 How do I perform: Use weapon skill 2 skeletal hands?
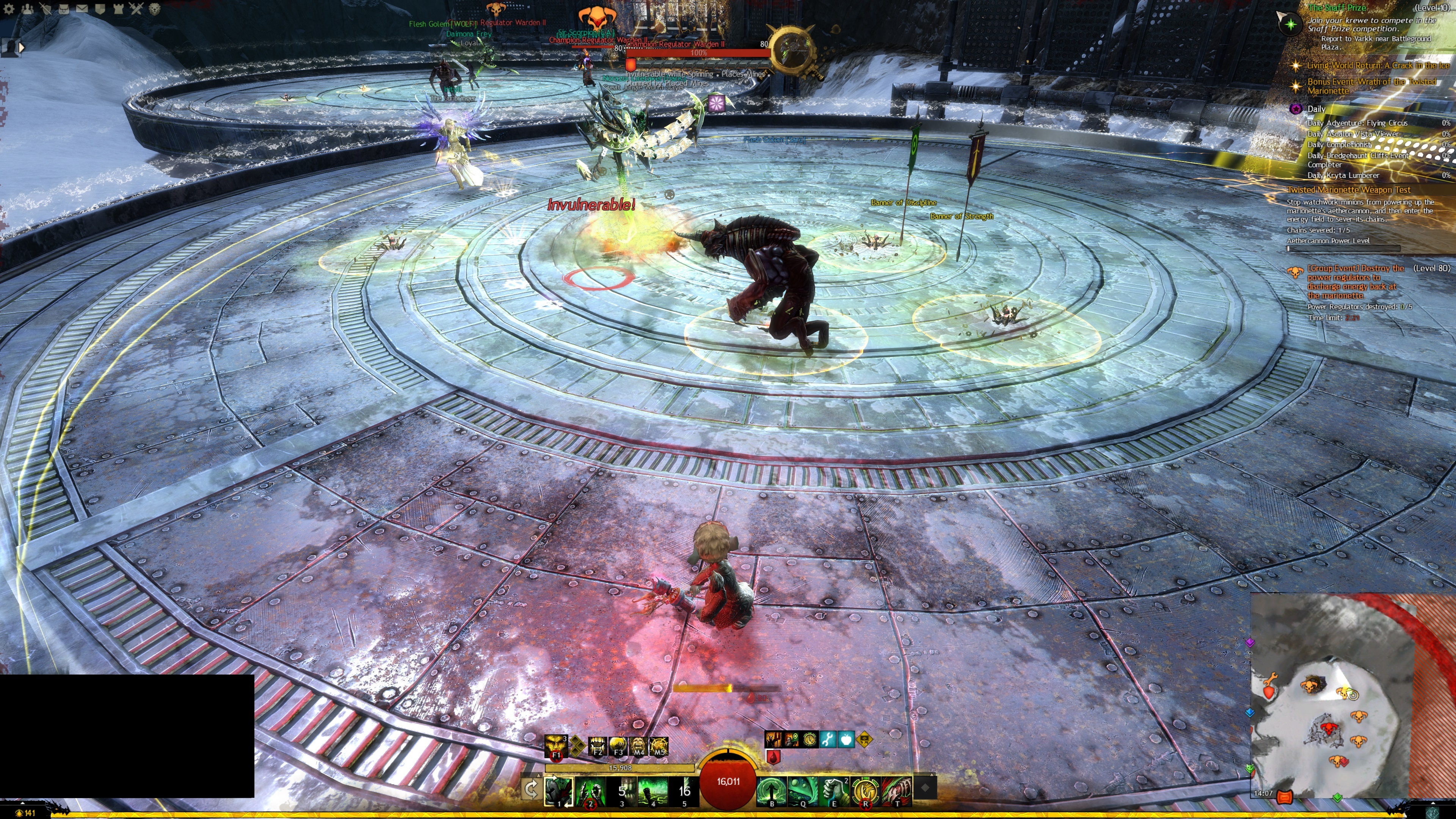(590, 790)
